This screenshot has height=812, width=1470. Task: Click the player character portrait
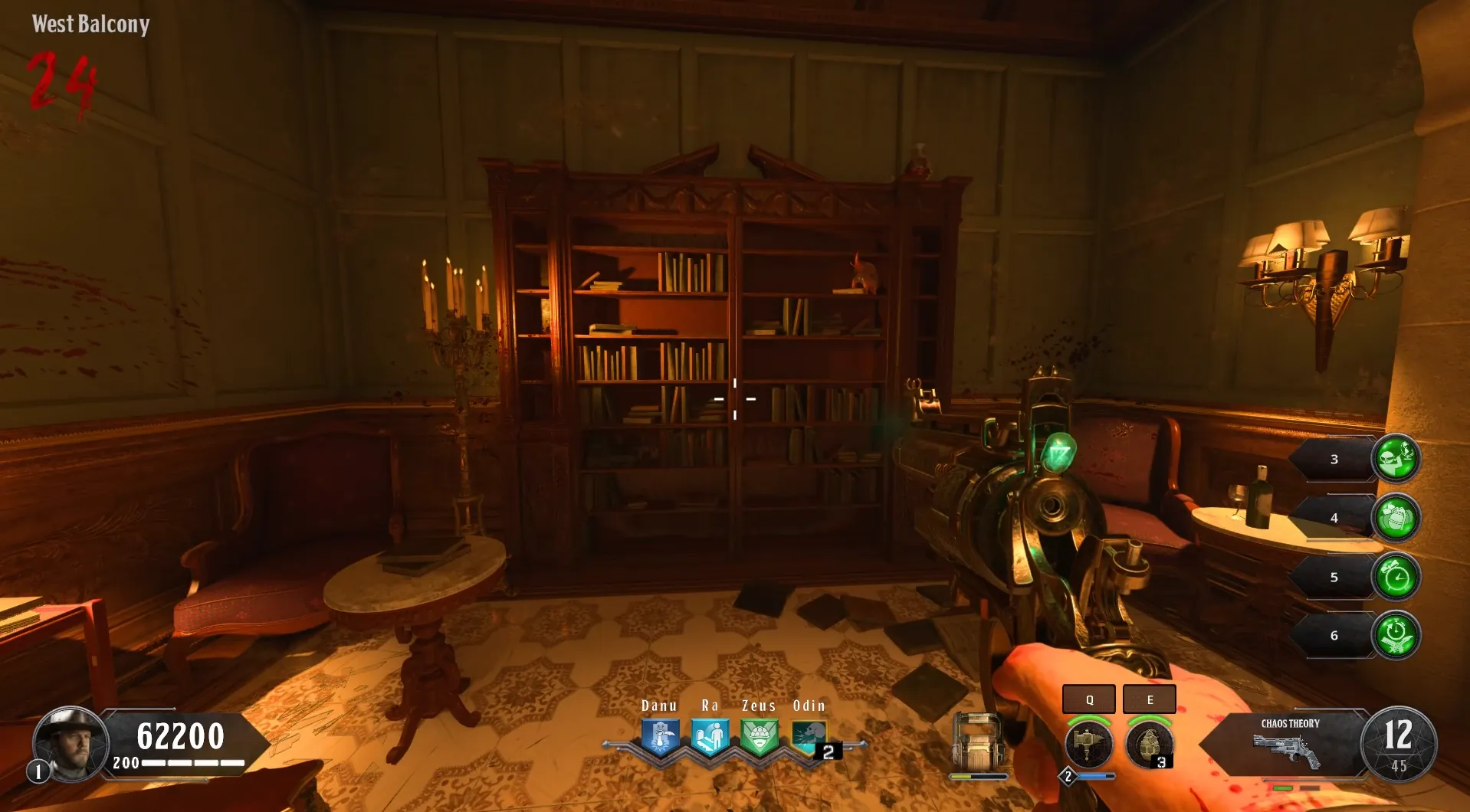click(x=69, y=743)
